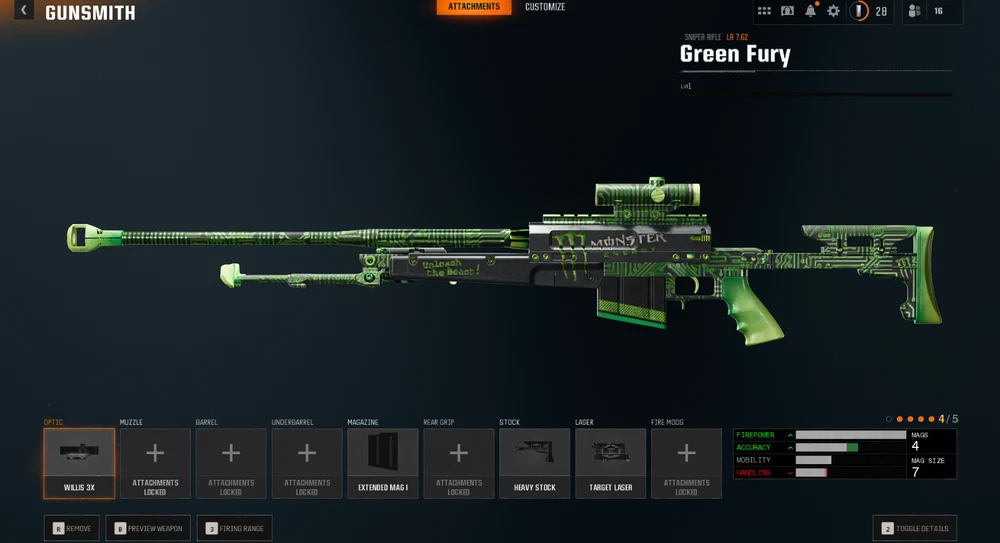This screenshot has width=1000, height=543.
Task: Open the Target Laser slot
Action: [610, 463]
